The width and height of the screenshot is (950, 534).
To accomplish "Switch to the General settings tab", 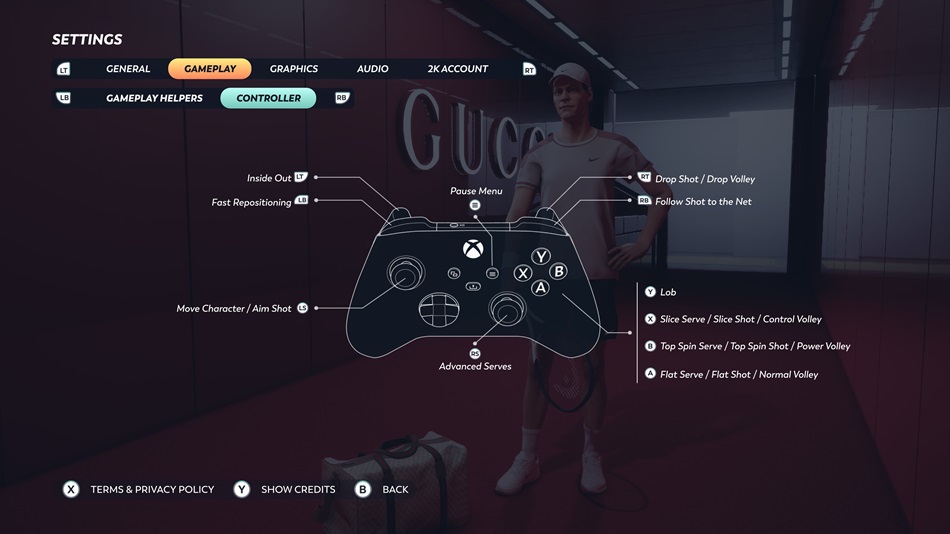I will coord(128,69).
